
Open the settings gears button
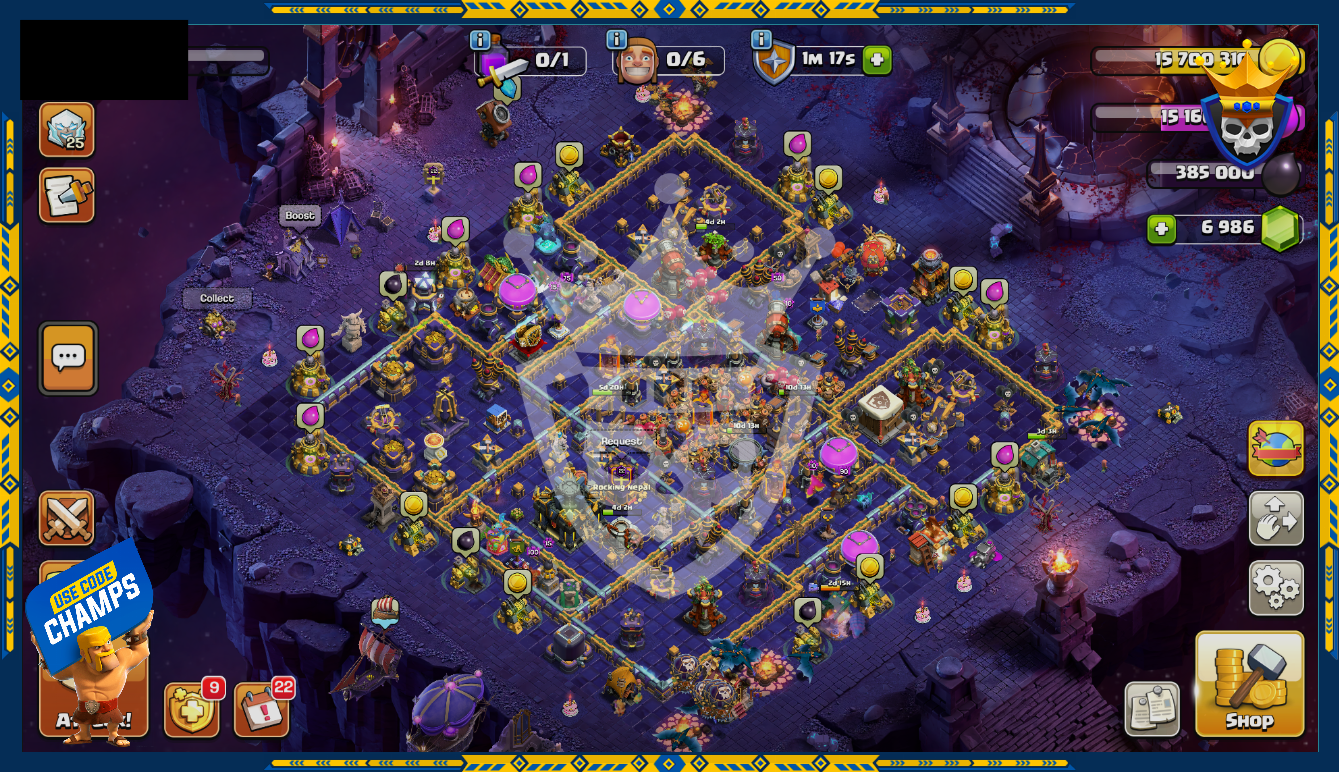1276,588
